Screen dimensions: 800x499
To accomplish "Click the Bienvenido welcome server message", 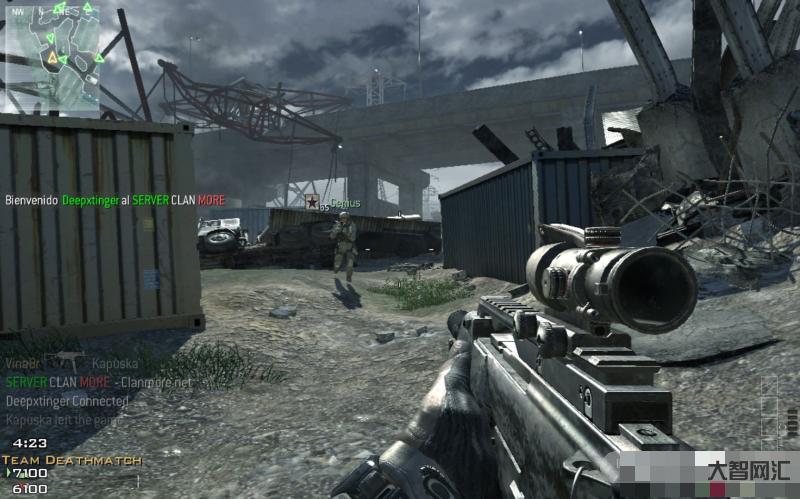I will coord(115,200).
